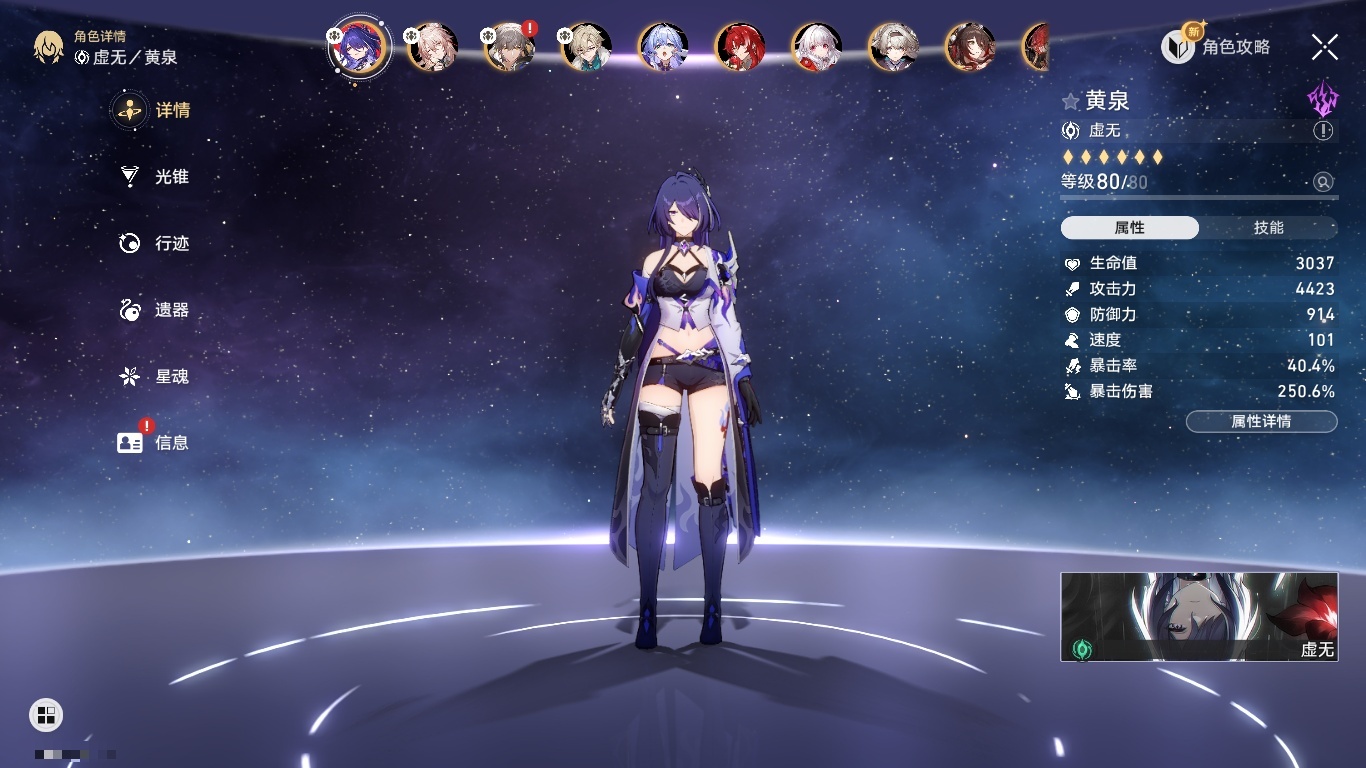Click the info icon next to 虚无 path
The image size is (1366, 768).
click(1323, 131)
